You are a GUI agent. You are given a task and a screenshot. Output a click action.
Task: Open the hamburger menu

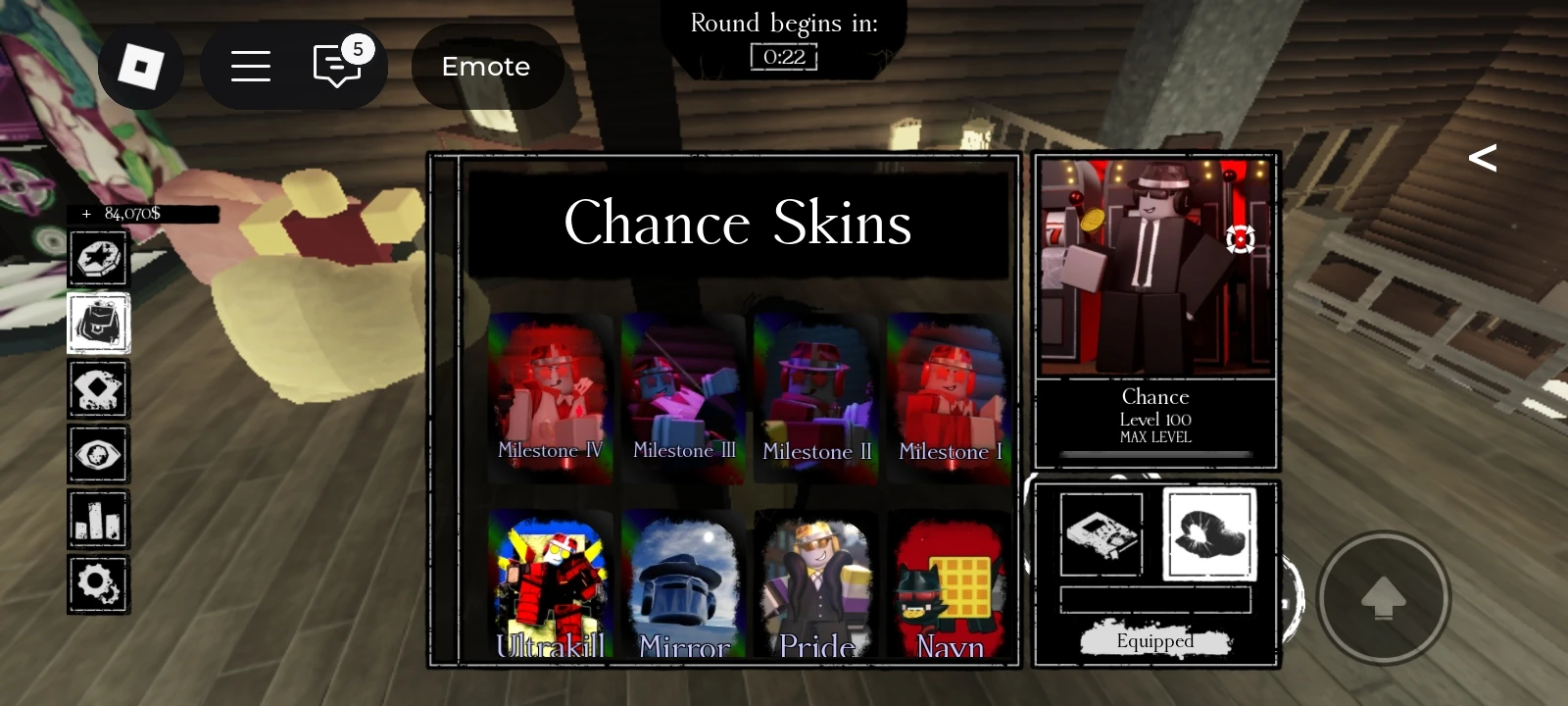click(251, 67)
